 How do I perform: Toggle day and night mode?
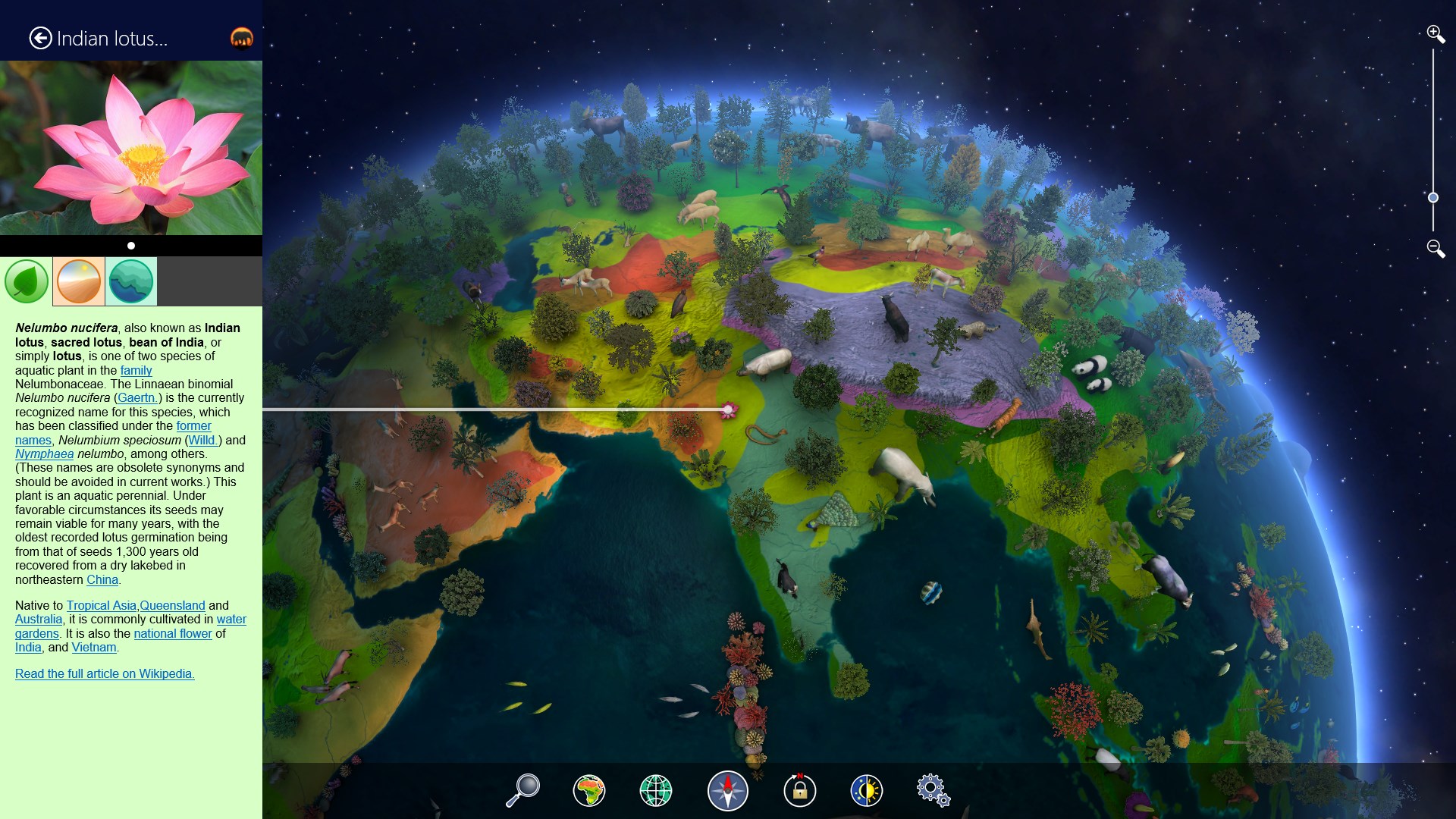click(868, 790)
